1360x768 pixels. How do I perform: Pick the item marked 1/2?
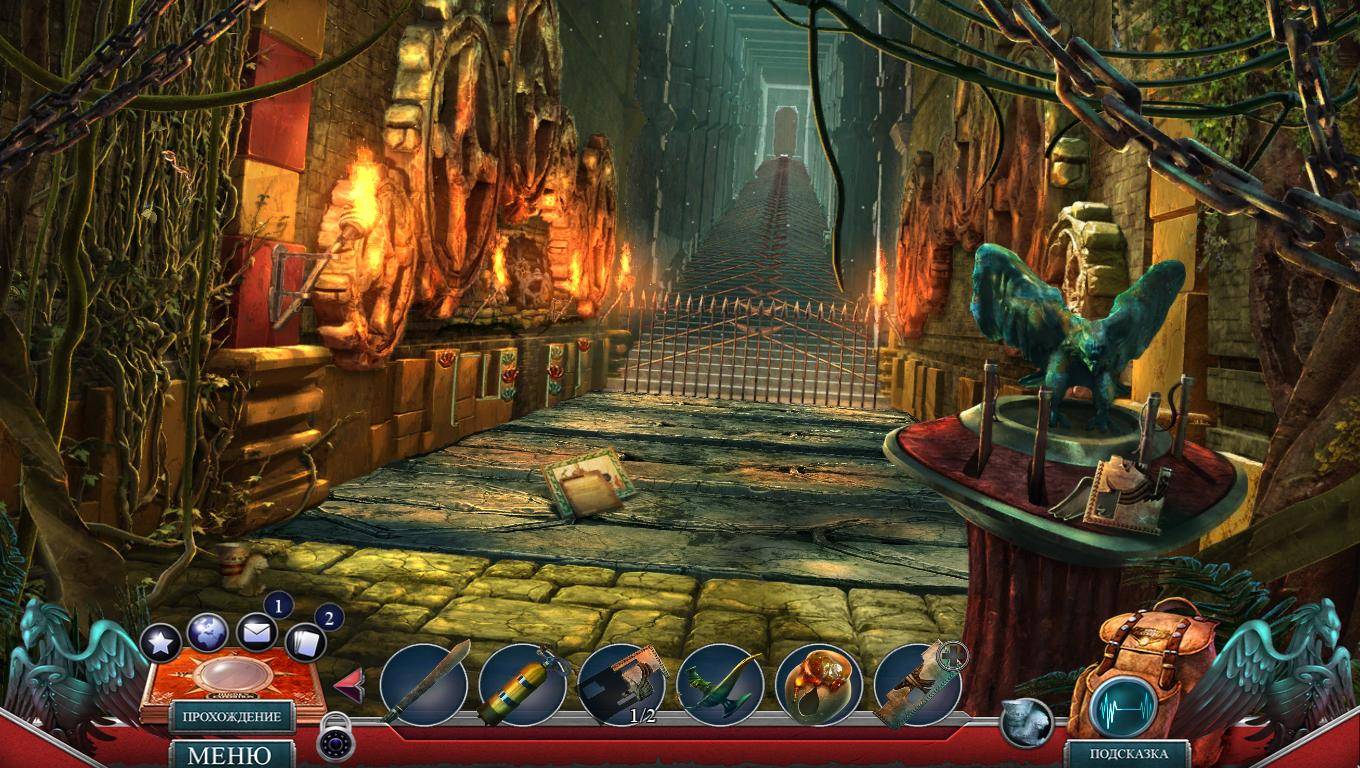click(x=621, y=684)
